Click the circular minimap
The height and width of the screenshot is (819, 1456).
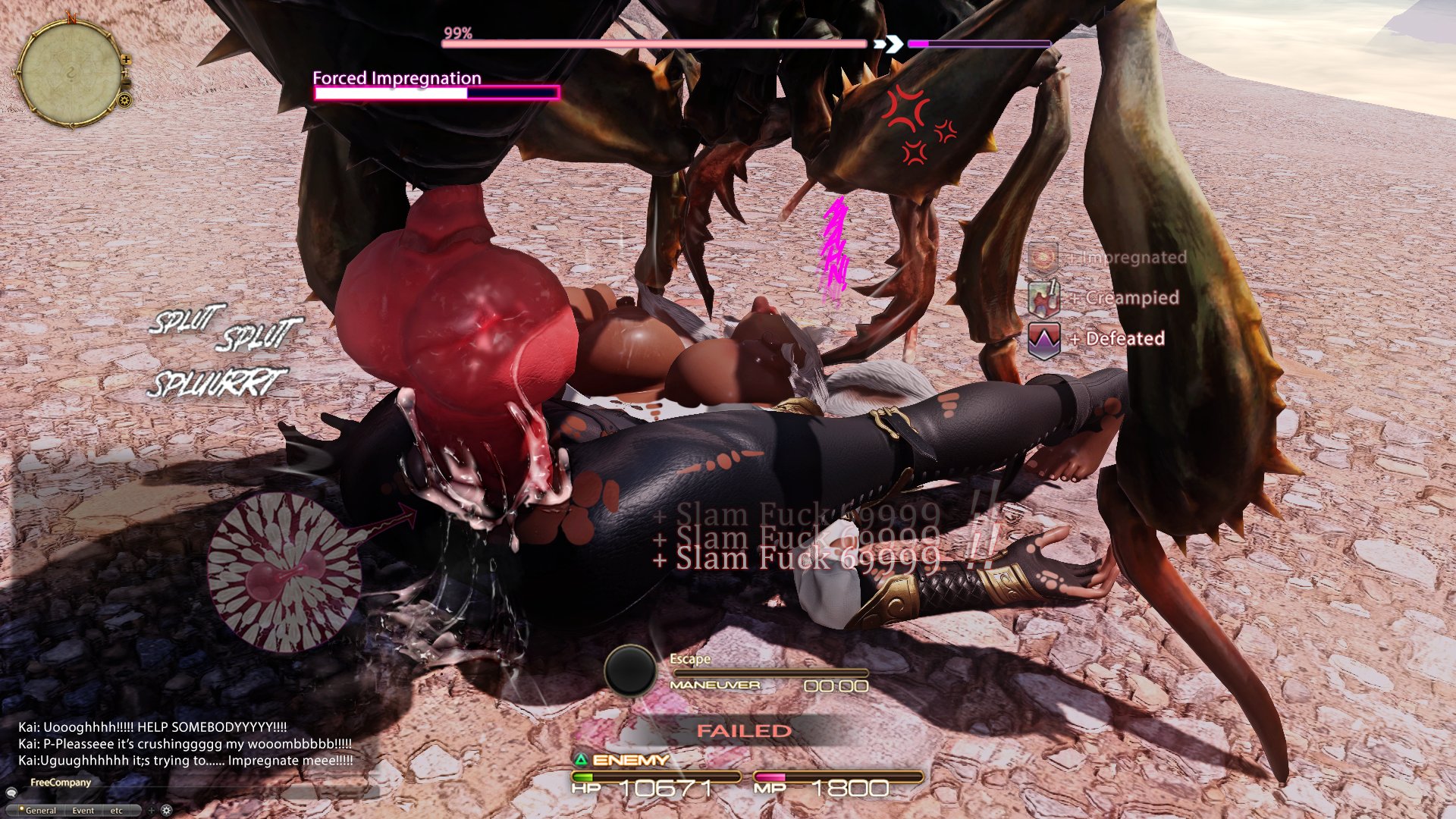[70, 74]
